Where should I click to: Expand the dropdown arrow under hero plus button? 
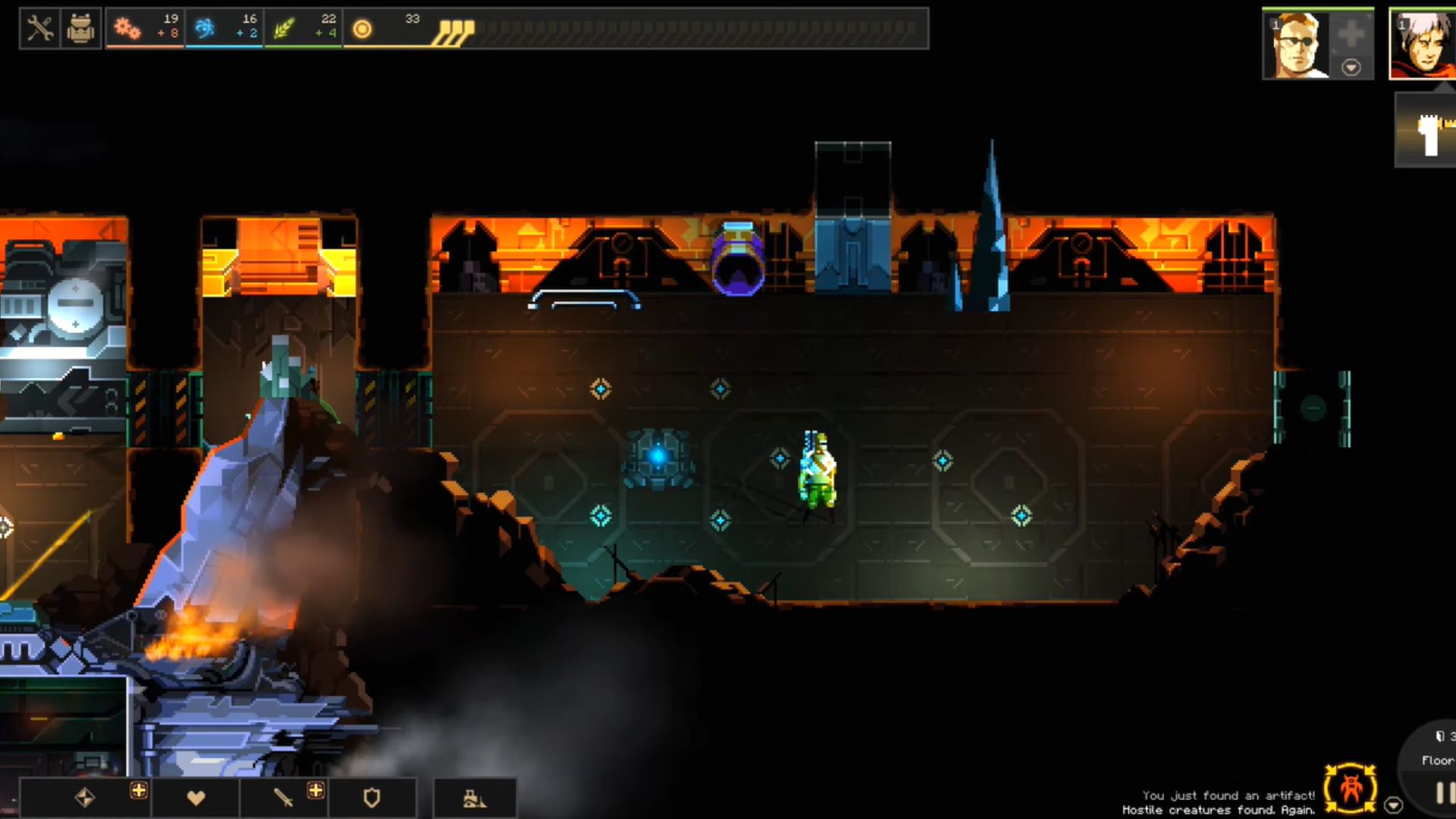tap(1351, 67)
